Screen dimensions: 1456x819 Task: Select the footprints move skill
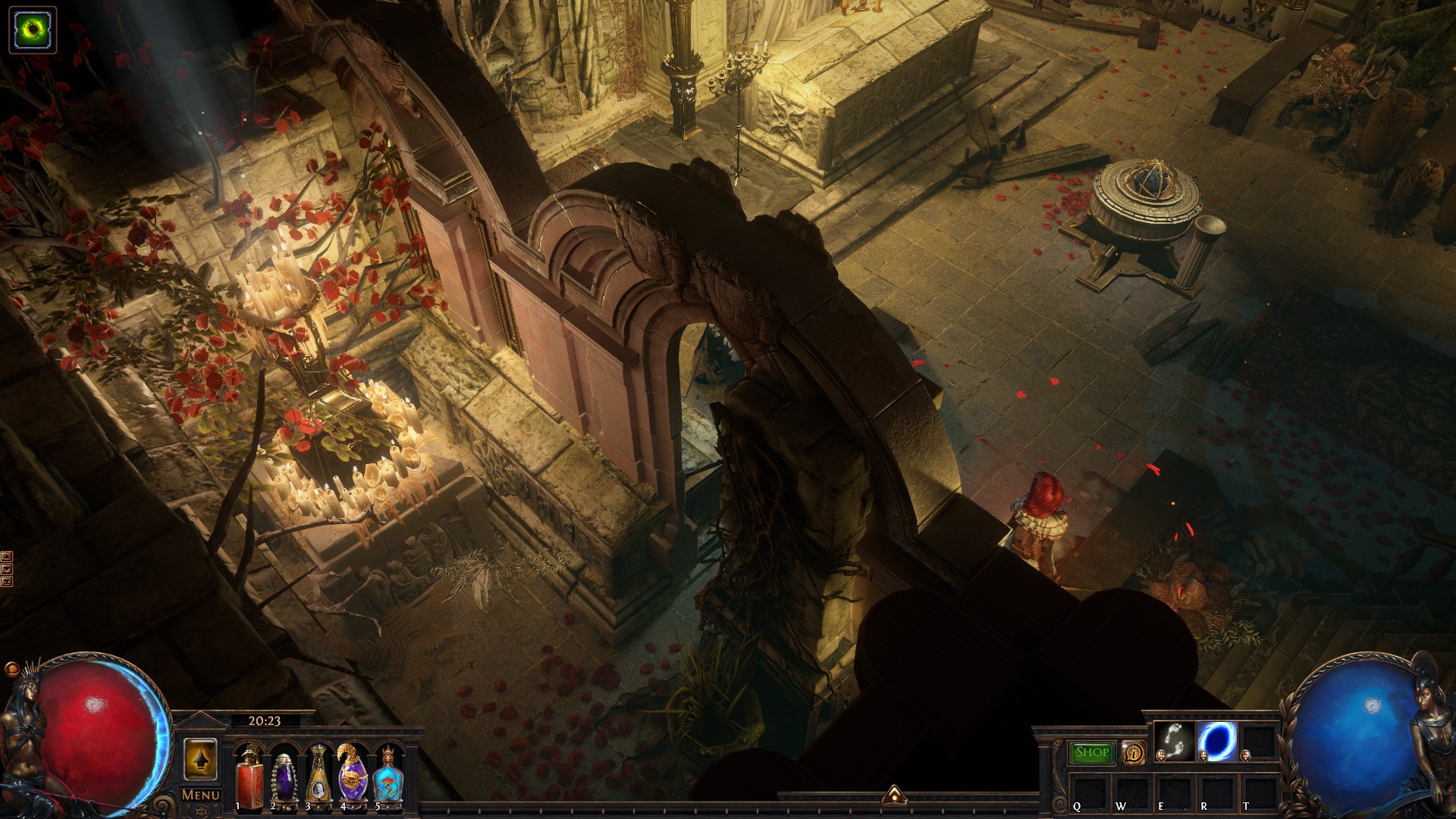pos(1175,741)
